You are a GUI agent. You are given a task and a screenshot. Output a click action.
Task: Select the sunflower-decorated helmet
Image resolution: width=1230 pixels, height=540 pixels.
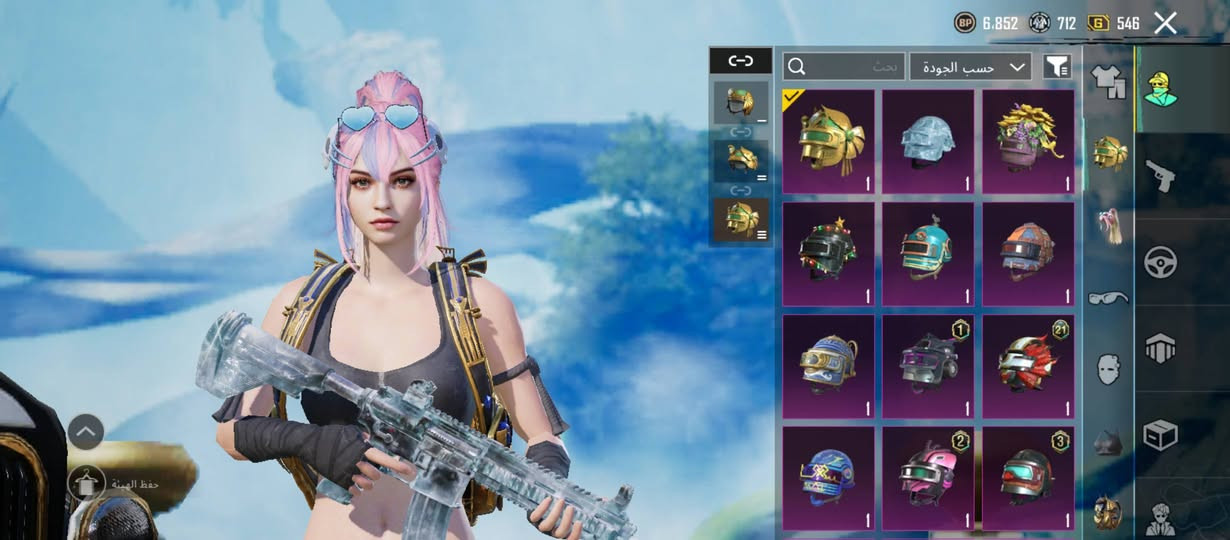pyautogui.click(x=1028, y=141)
